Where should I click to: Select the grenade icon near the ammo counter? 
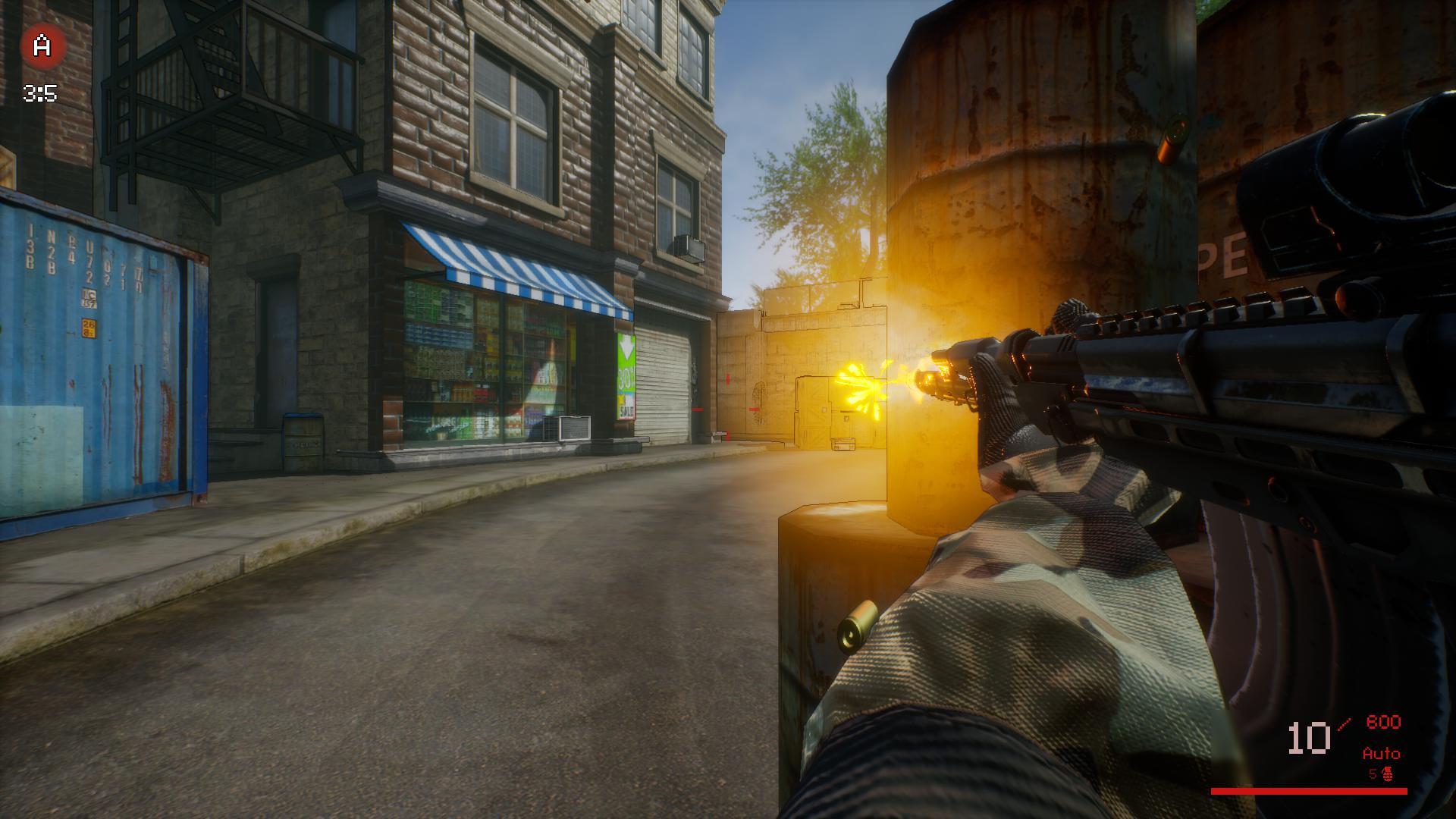(x=1389, y=774)
